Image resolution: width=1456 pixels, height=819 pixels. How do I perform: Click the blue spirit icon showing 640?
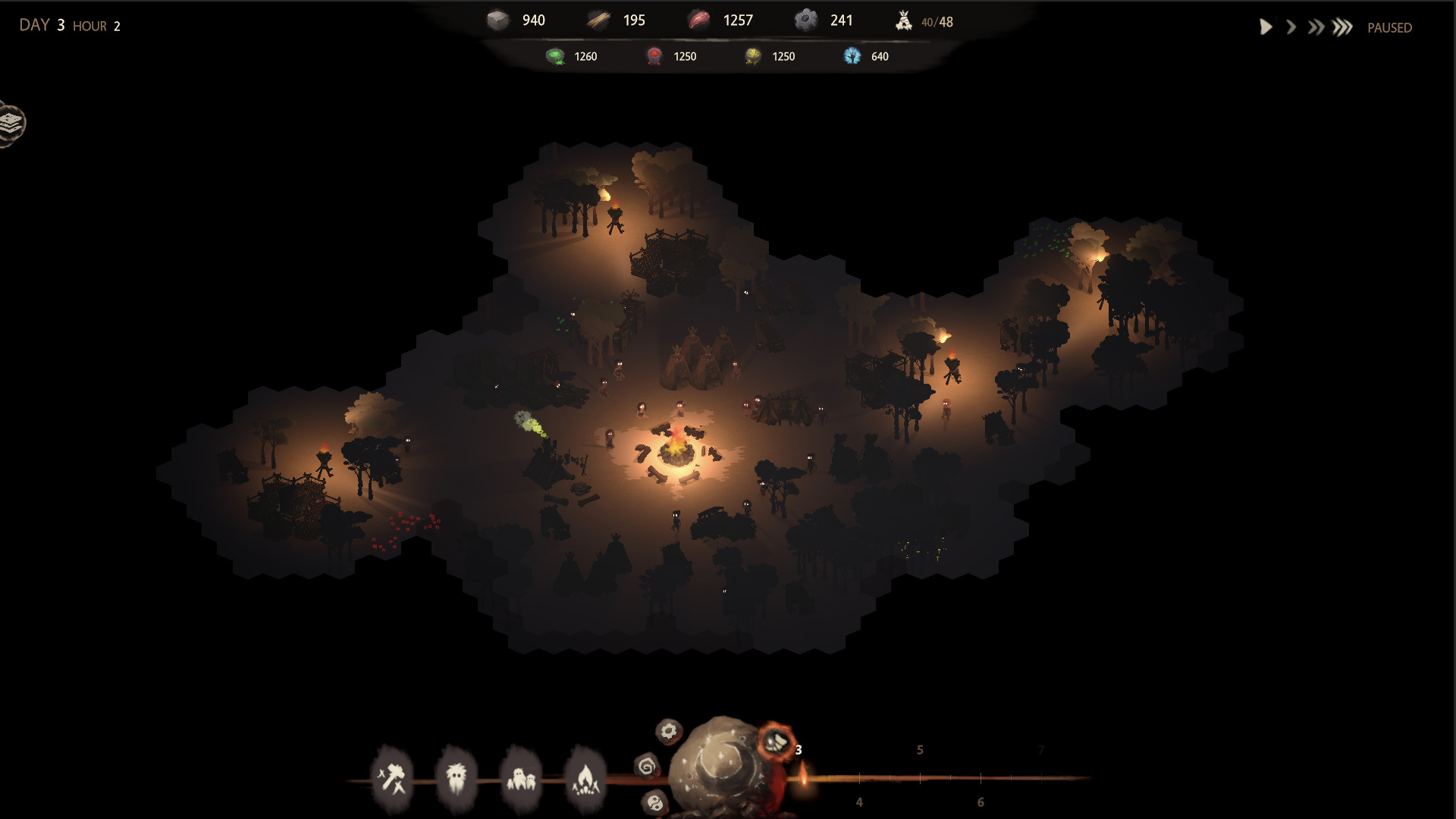click(852, 55)
